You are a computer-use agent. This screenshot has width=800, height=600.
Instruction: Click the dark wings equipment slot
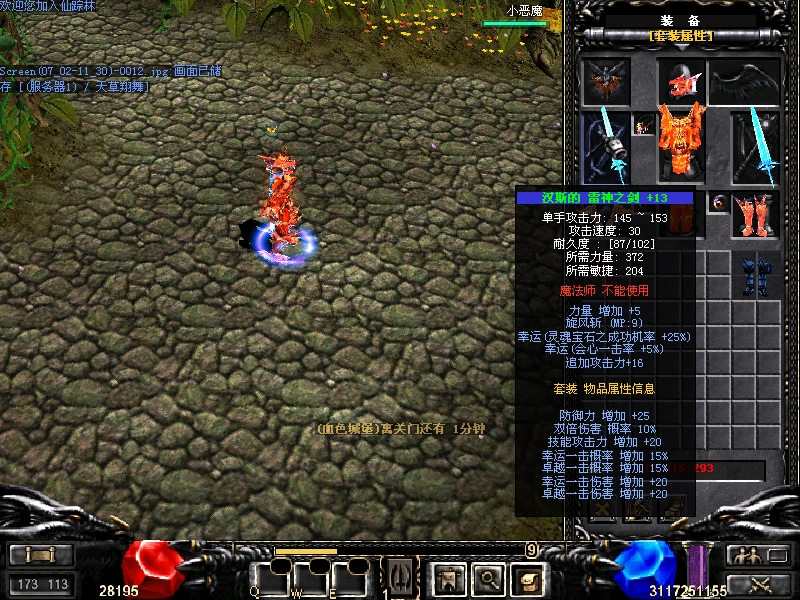(x=744, y=82)
